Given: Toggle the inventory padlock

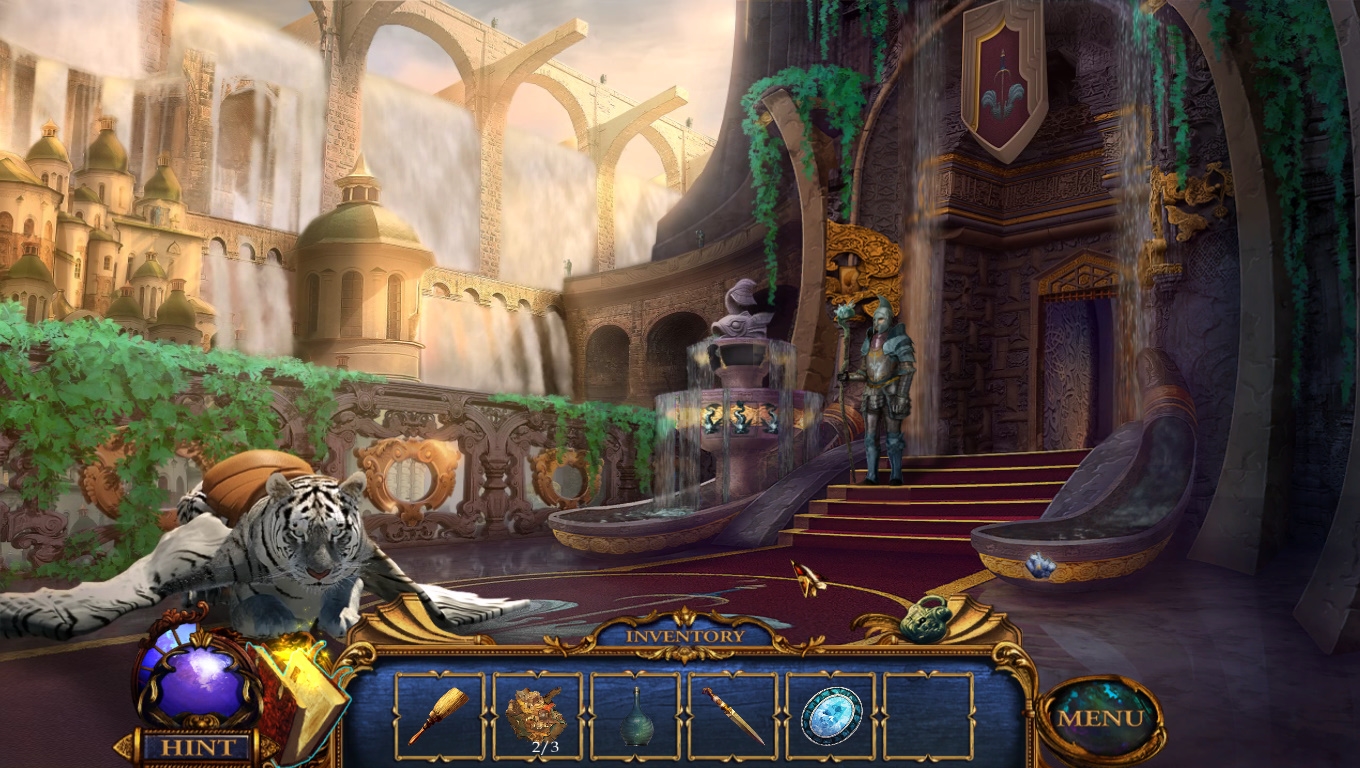Looking at the screenshot, I should pyautogui.click(x=926, y=617).
